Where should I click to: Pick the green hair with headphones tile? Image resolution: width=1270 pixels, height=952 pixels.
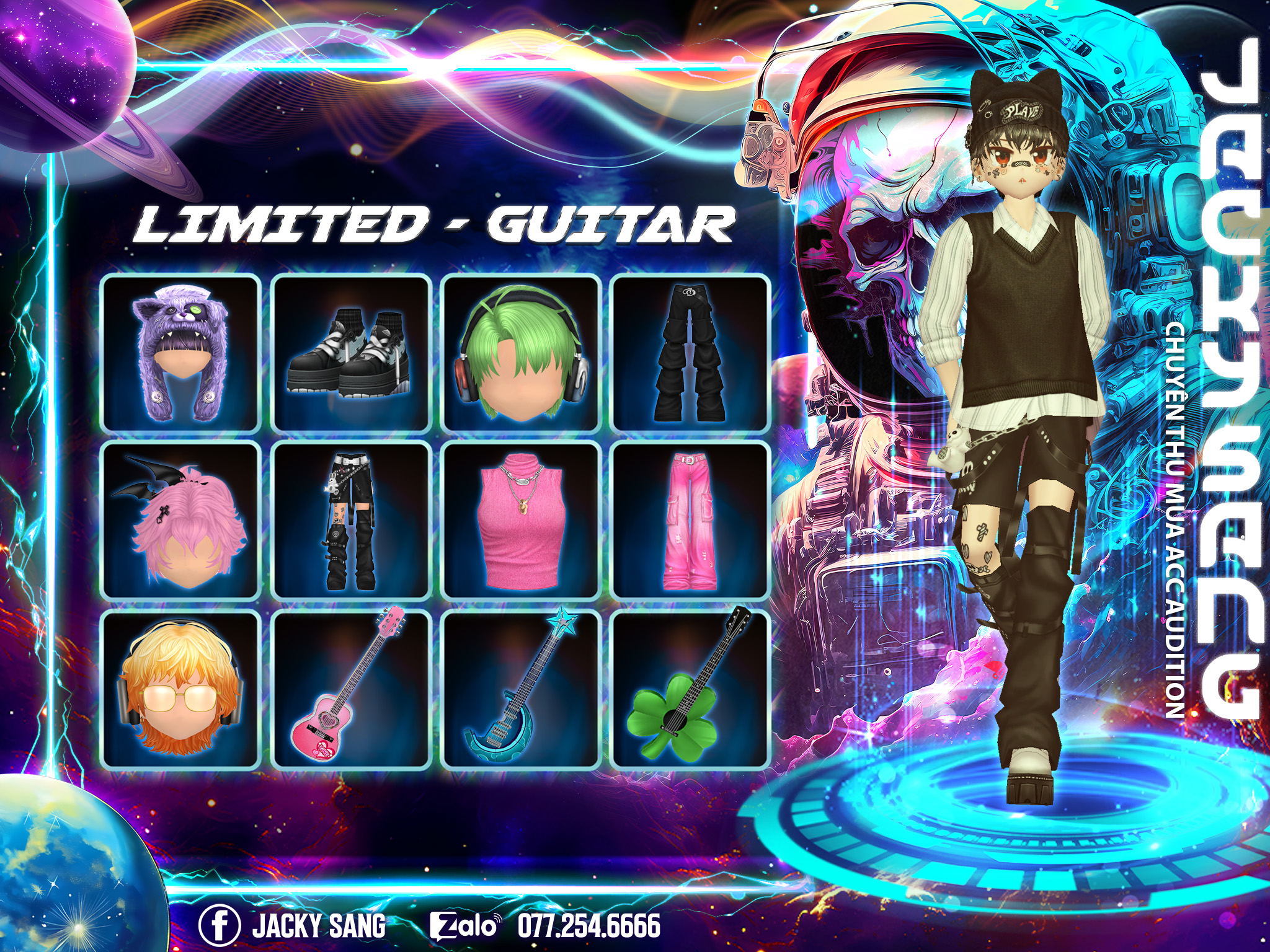[x=520, y=353]
